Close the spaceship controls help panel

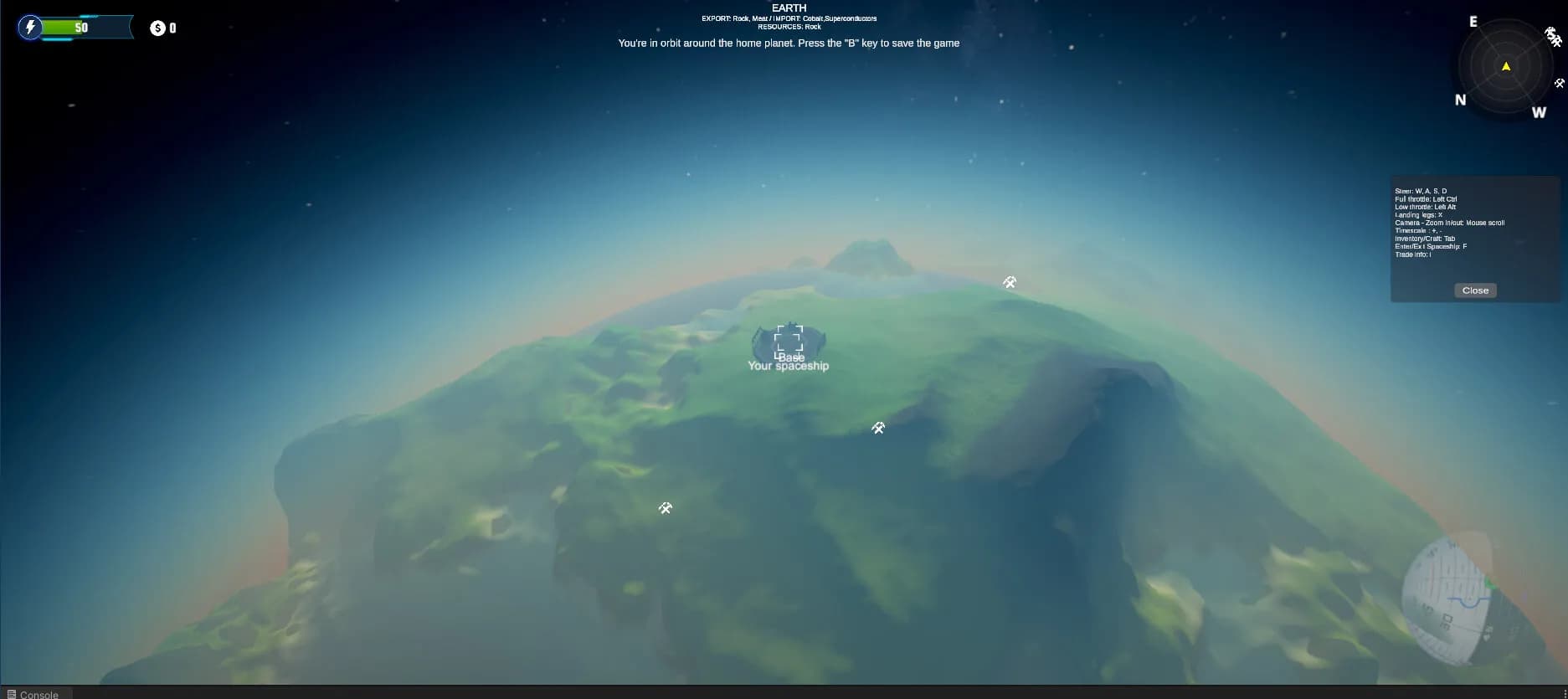pos(1474,290)
